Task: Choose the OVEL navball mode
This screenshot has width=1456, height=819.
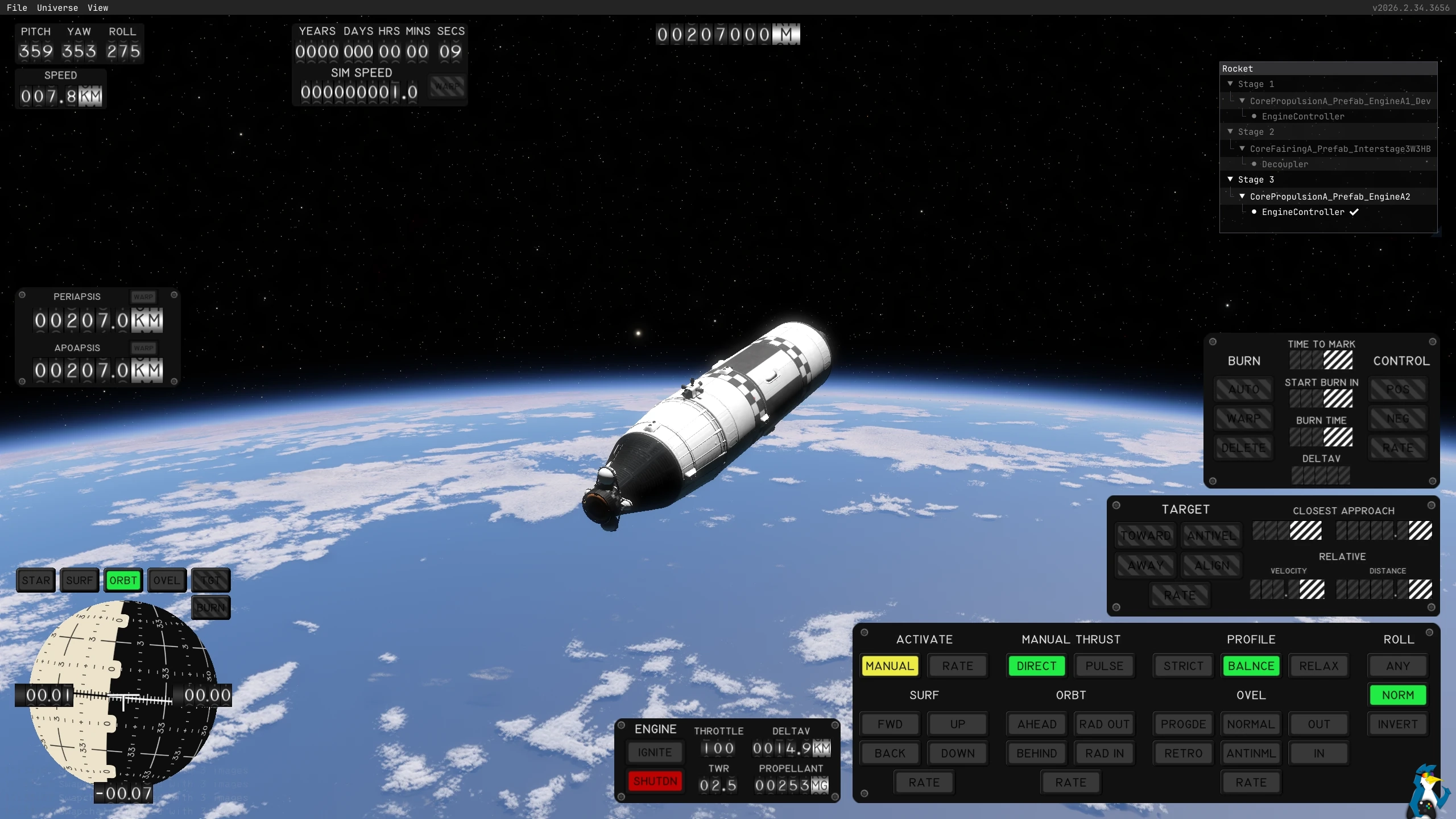Action: pos(167,581)
